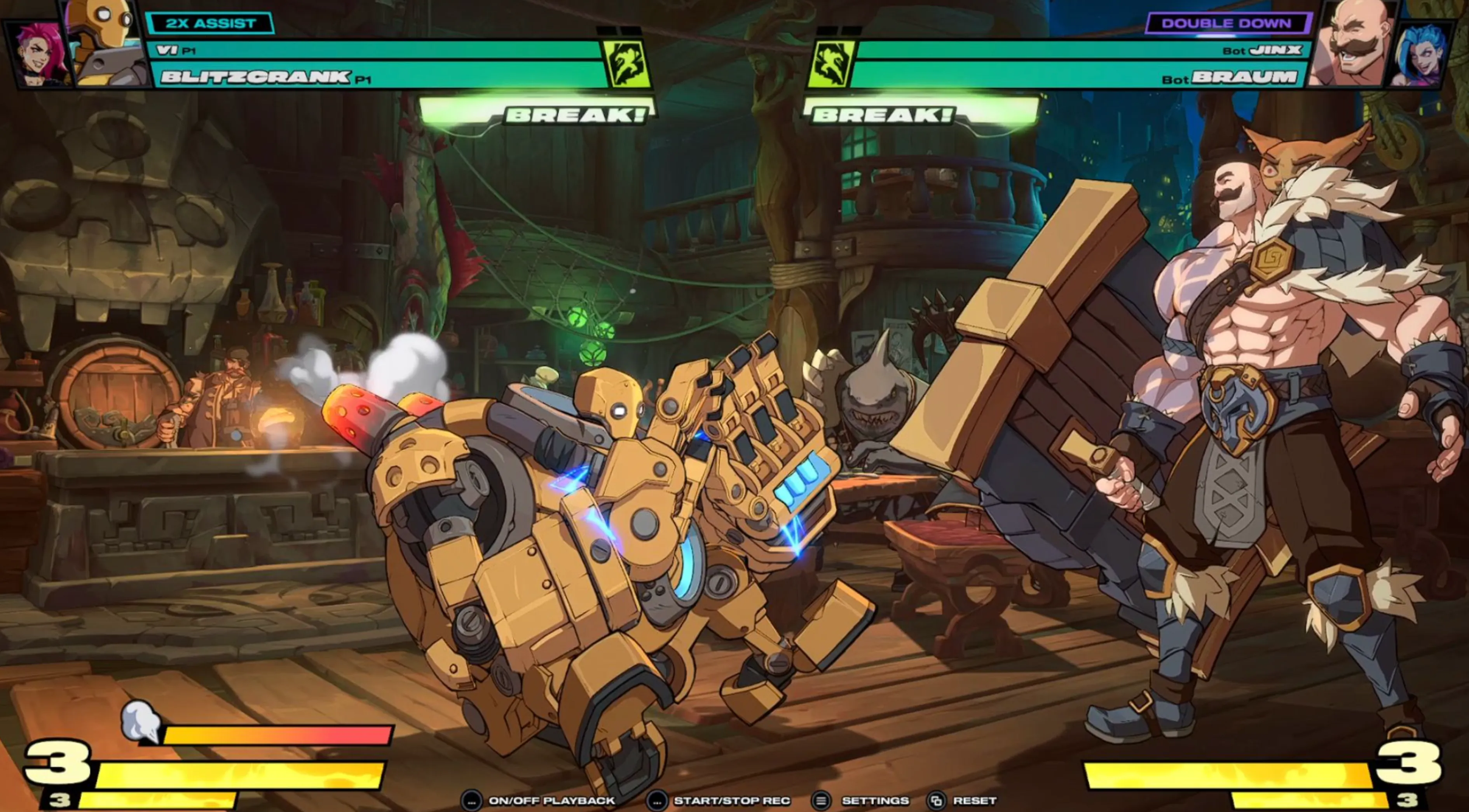Click the bot team's green tag icon
Screen dimensions: 1469x812
[831, 63]
